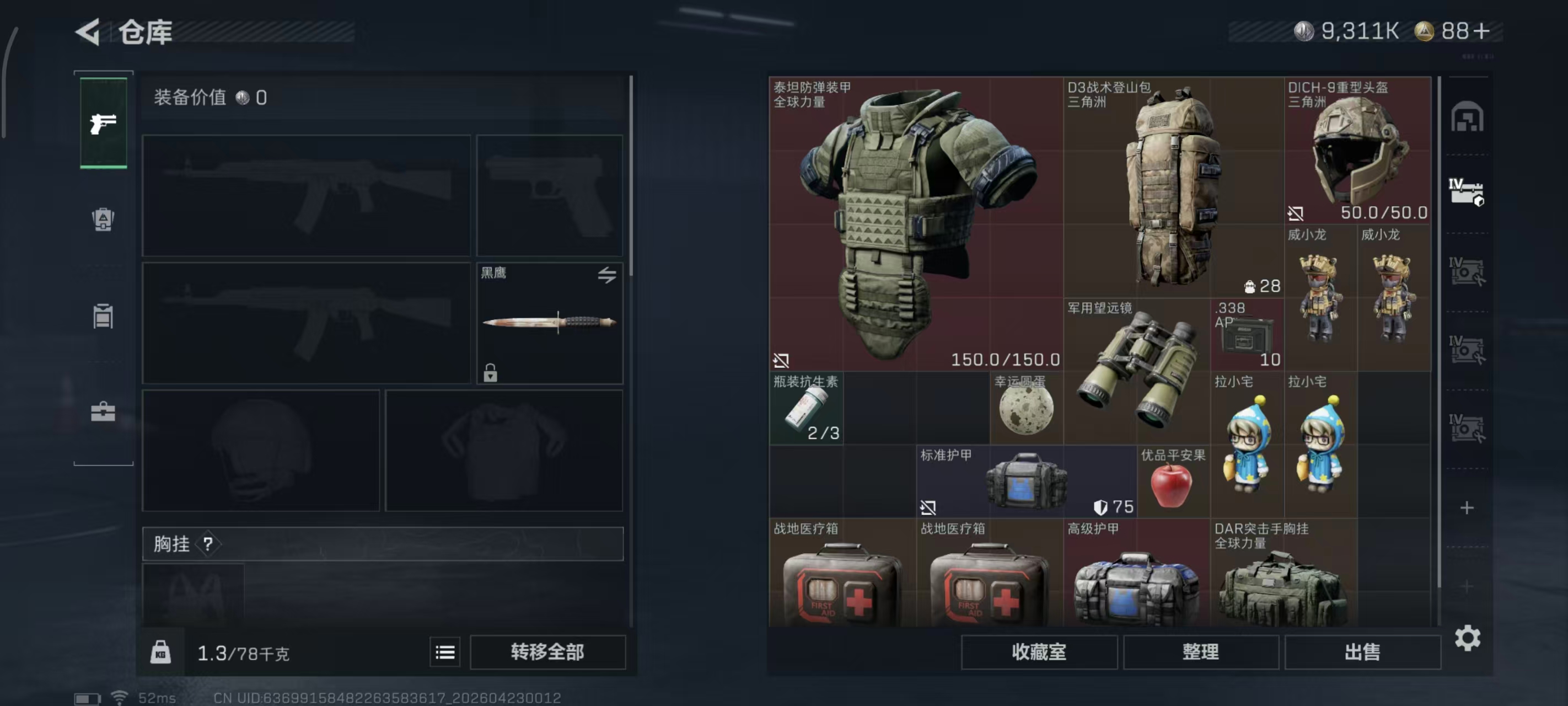Screen dimensions: 1568x706
Task: Select the DICH-9重型头盔 helmet
Action: coord(1357,150)
